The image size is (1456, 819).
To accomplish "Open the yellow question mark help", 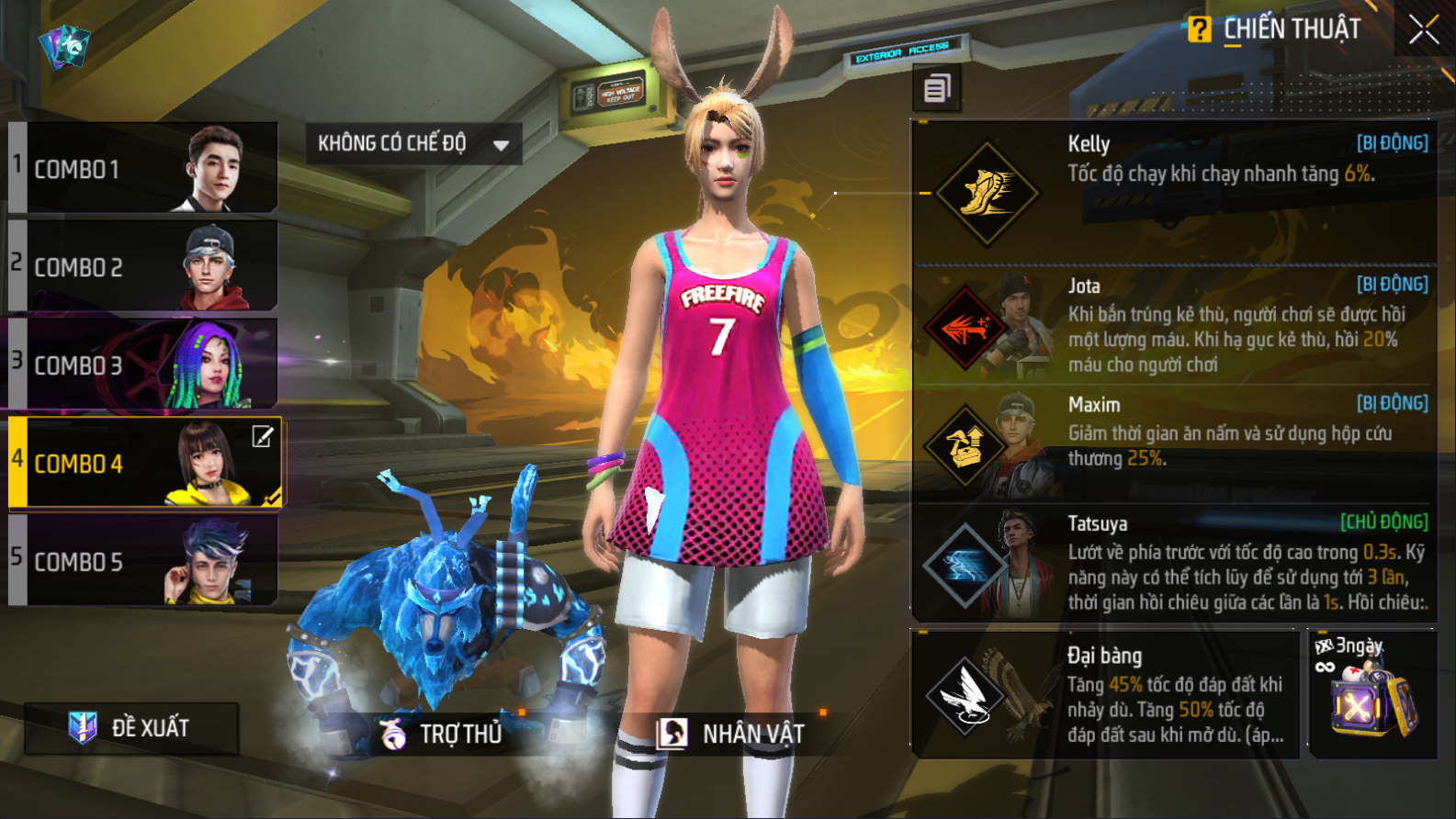I will 1198,29.
